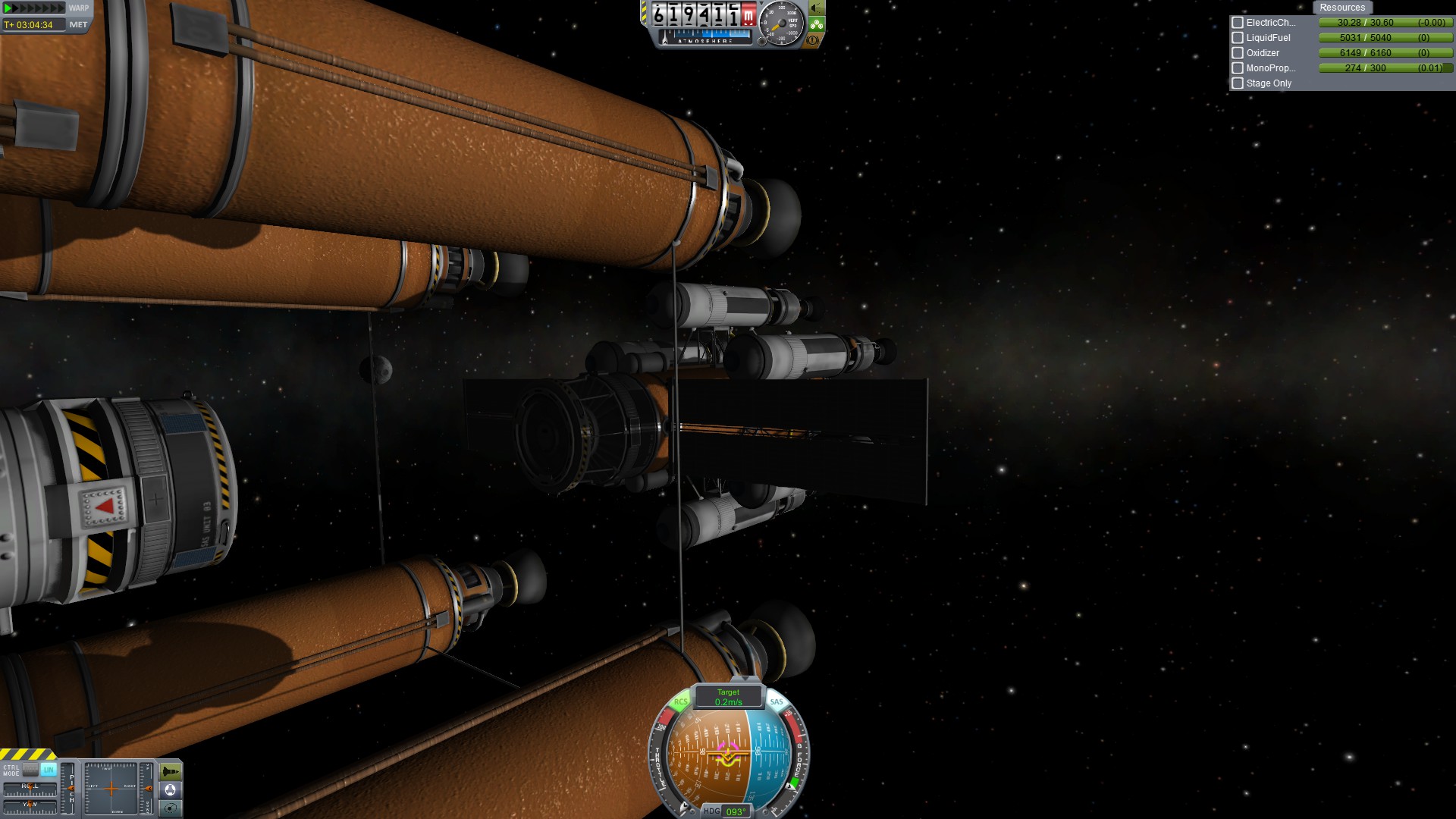Toggle the RCS indicator on the navball
Image resolution: width=1456 pixels, height=819 pixels.
click(x=680, y=702)
